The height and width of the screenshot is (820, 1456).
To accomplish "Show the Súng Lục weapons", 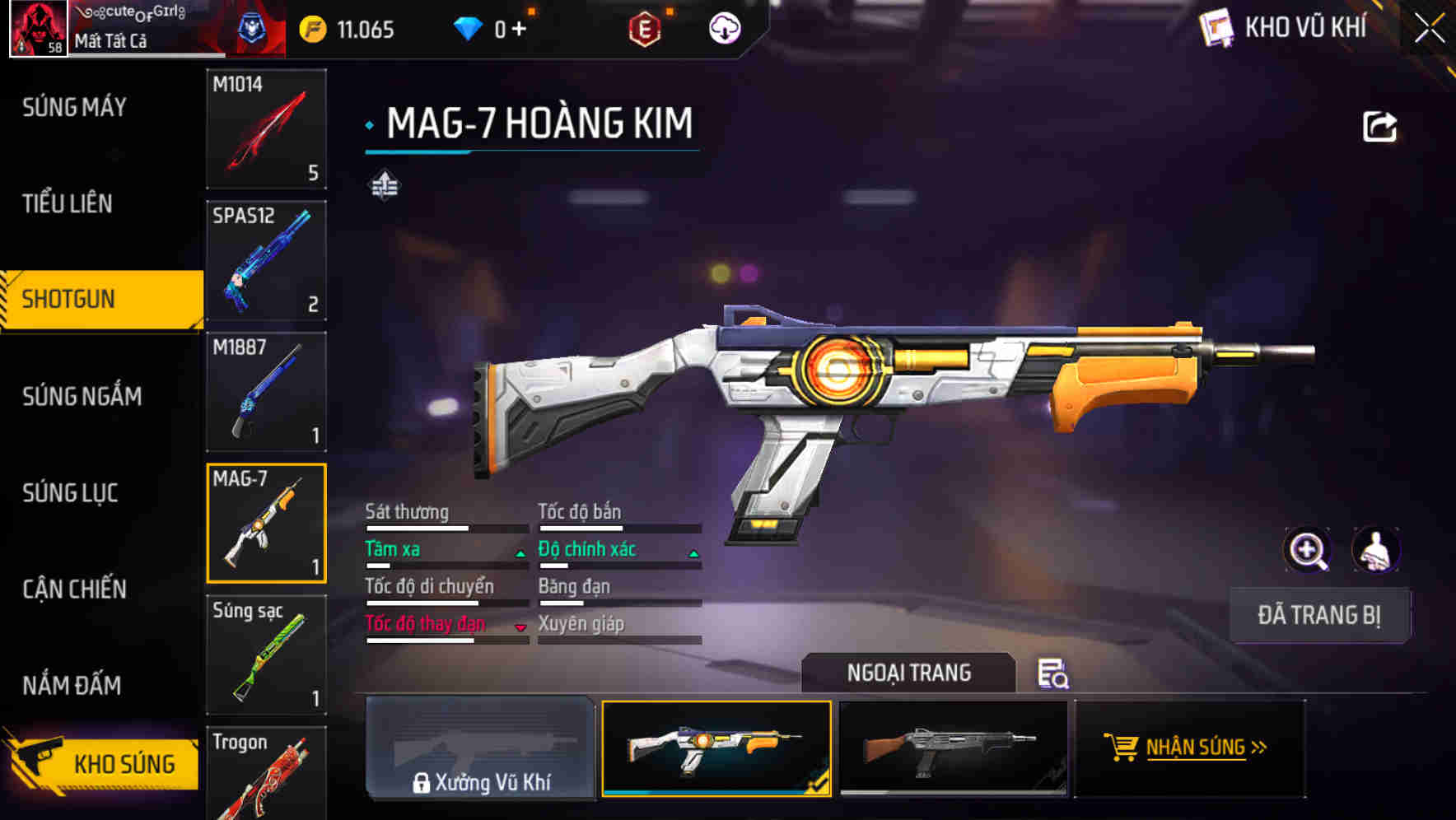I will (70, 492).
